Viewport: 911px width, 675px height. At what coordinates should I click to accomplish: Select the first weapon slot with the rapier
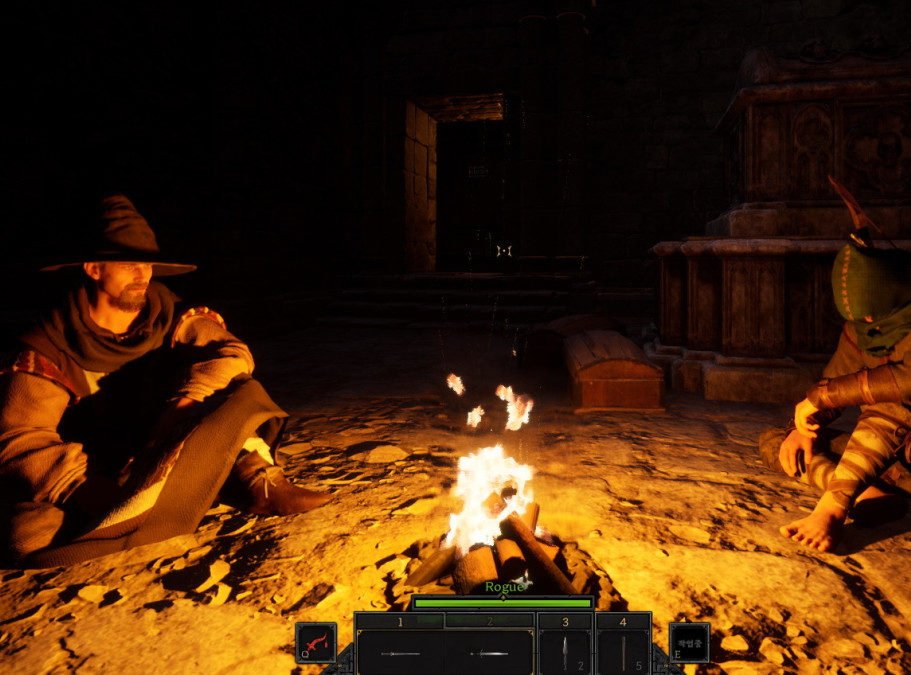[400, 652]
